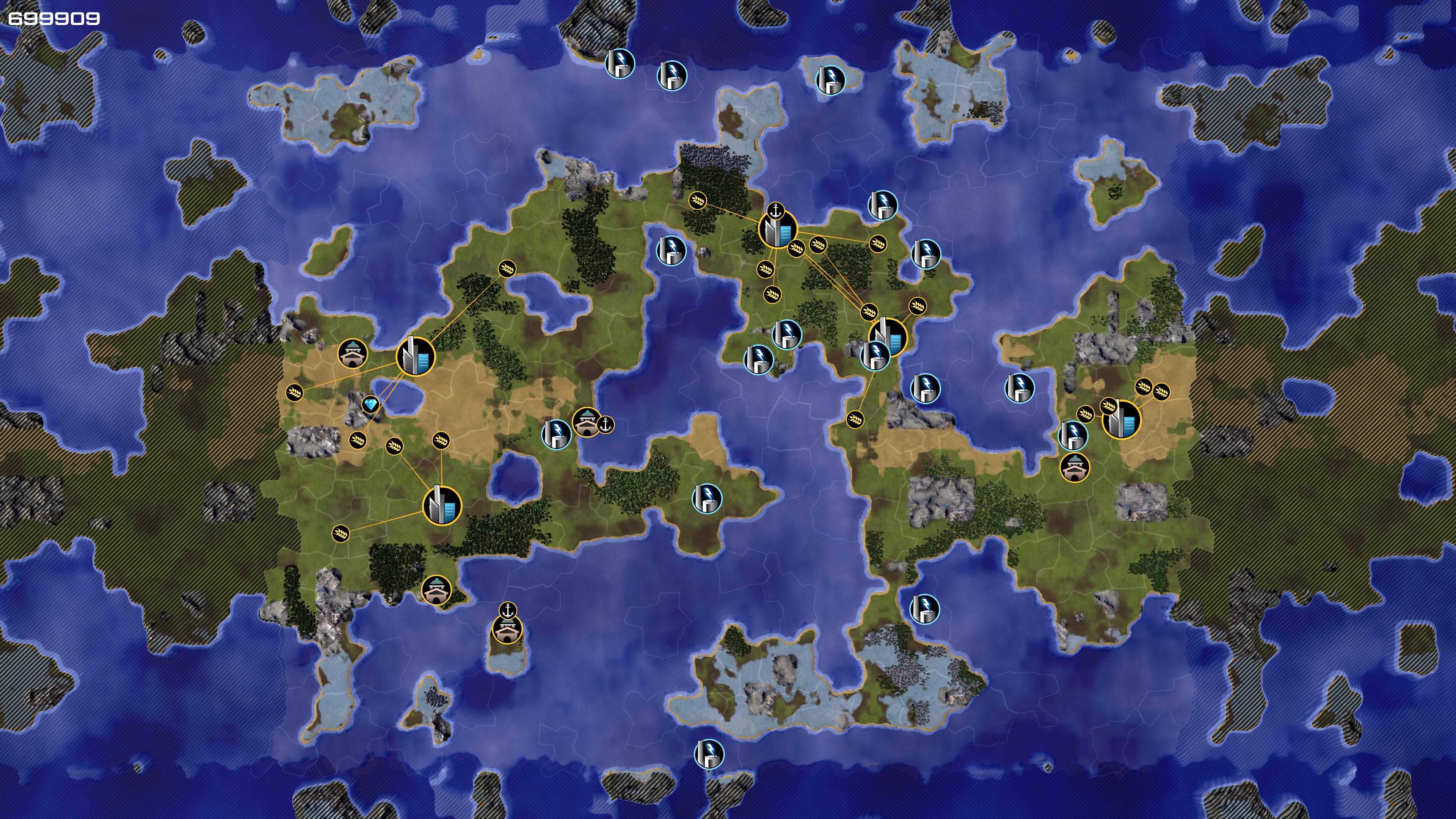Select the city marker linked to the diamond
Viewport: 1456px width, 819px height.
(416, 356)
